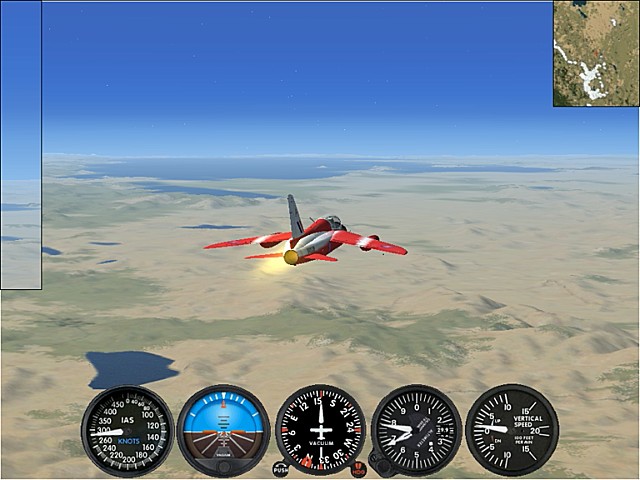
Task: Adjust the red HDG bug knob
Action: coord(358,468)
